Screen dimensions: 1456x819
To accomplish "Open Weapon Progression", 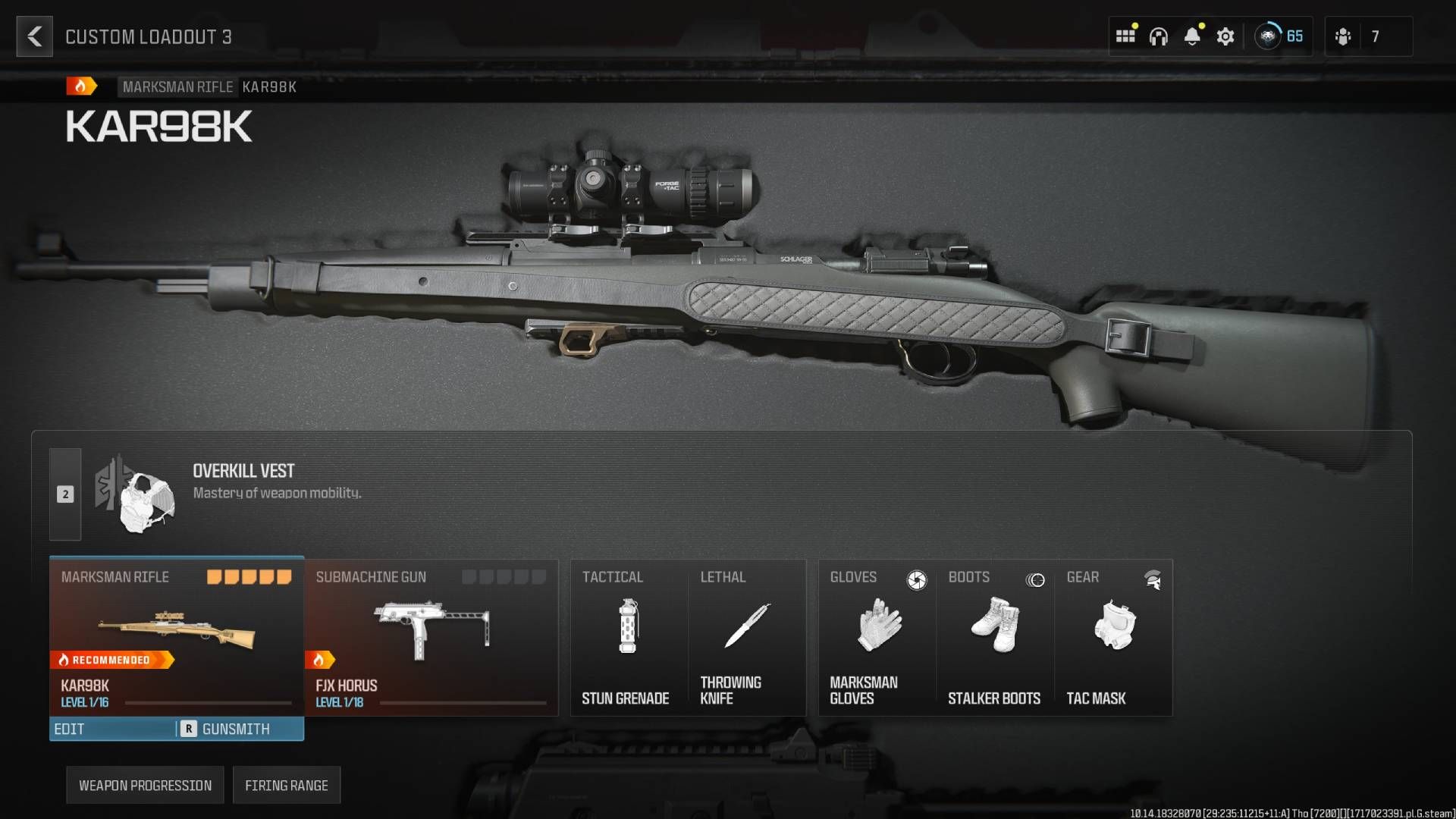I will (x=145, y=785).
